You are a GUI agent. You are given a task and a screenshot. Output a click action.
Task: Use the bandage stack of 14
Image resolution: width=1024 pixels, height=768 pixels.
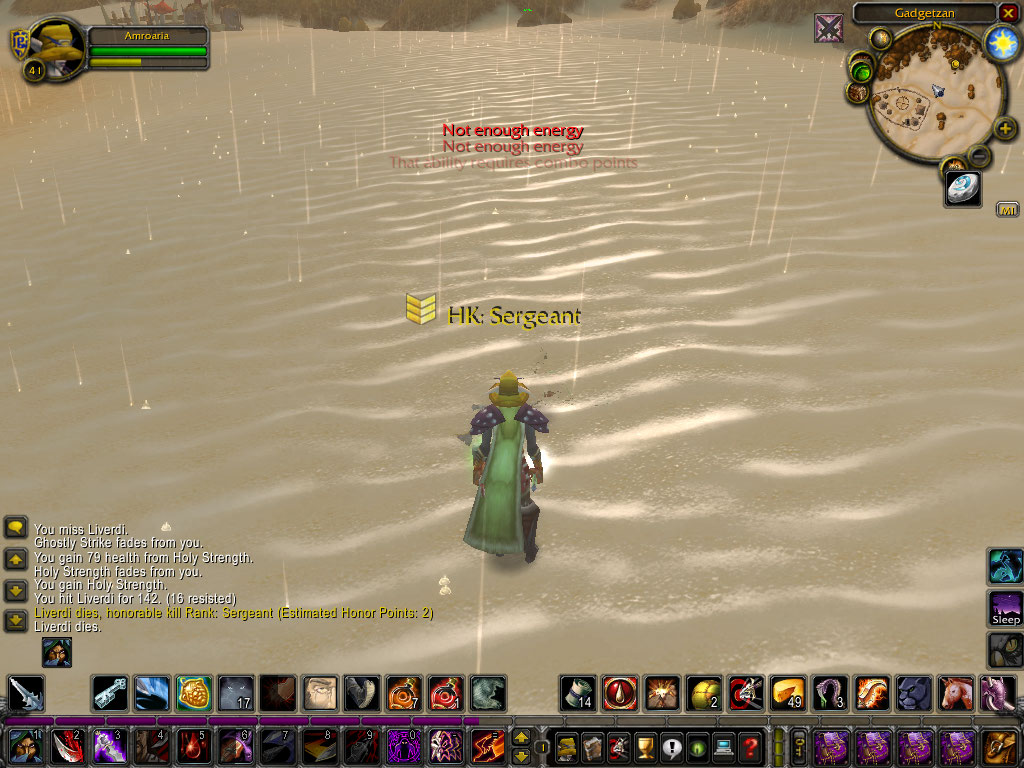pos(578,693)
